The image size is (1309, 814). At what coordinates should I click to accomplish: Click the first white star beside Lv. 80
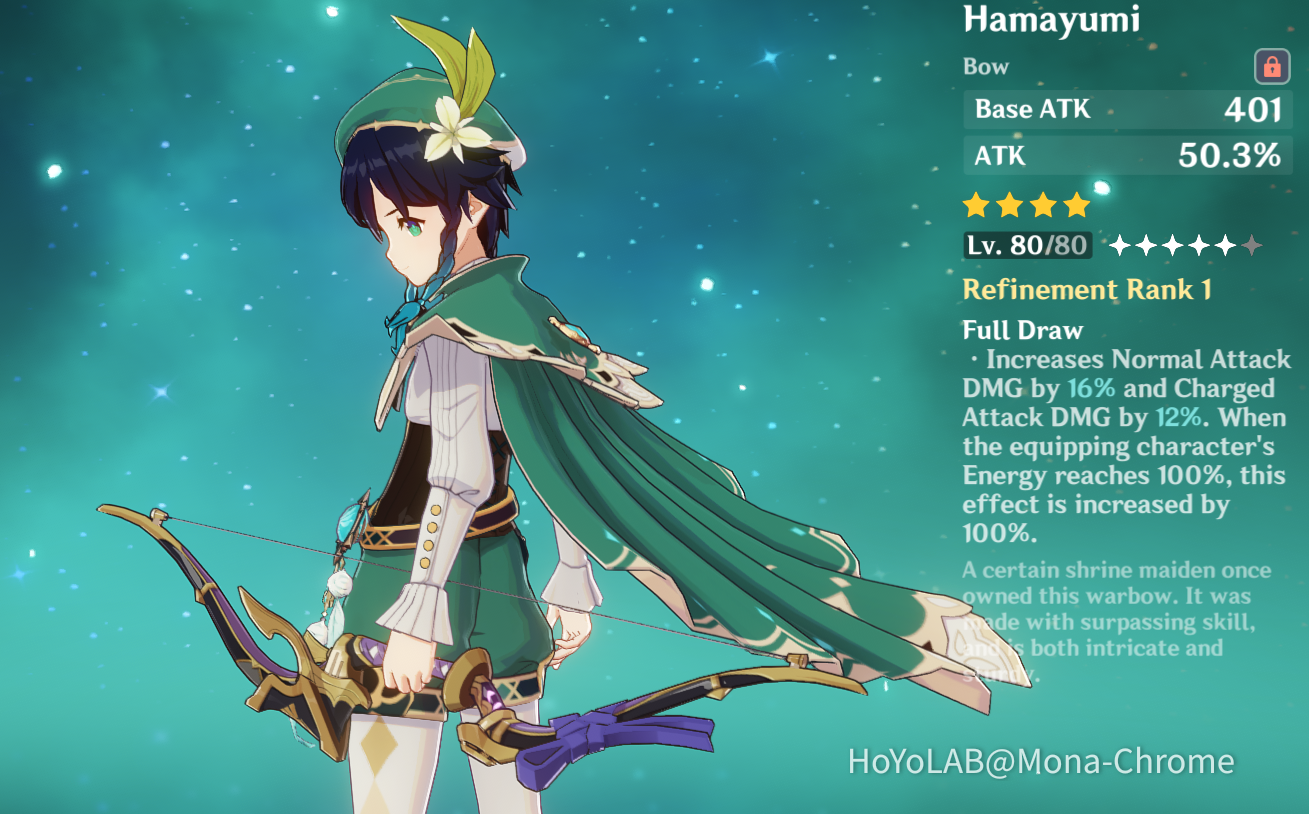(x=1120, y=243)
